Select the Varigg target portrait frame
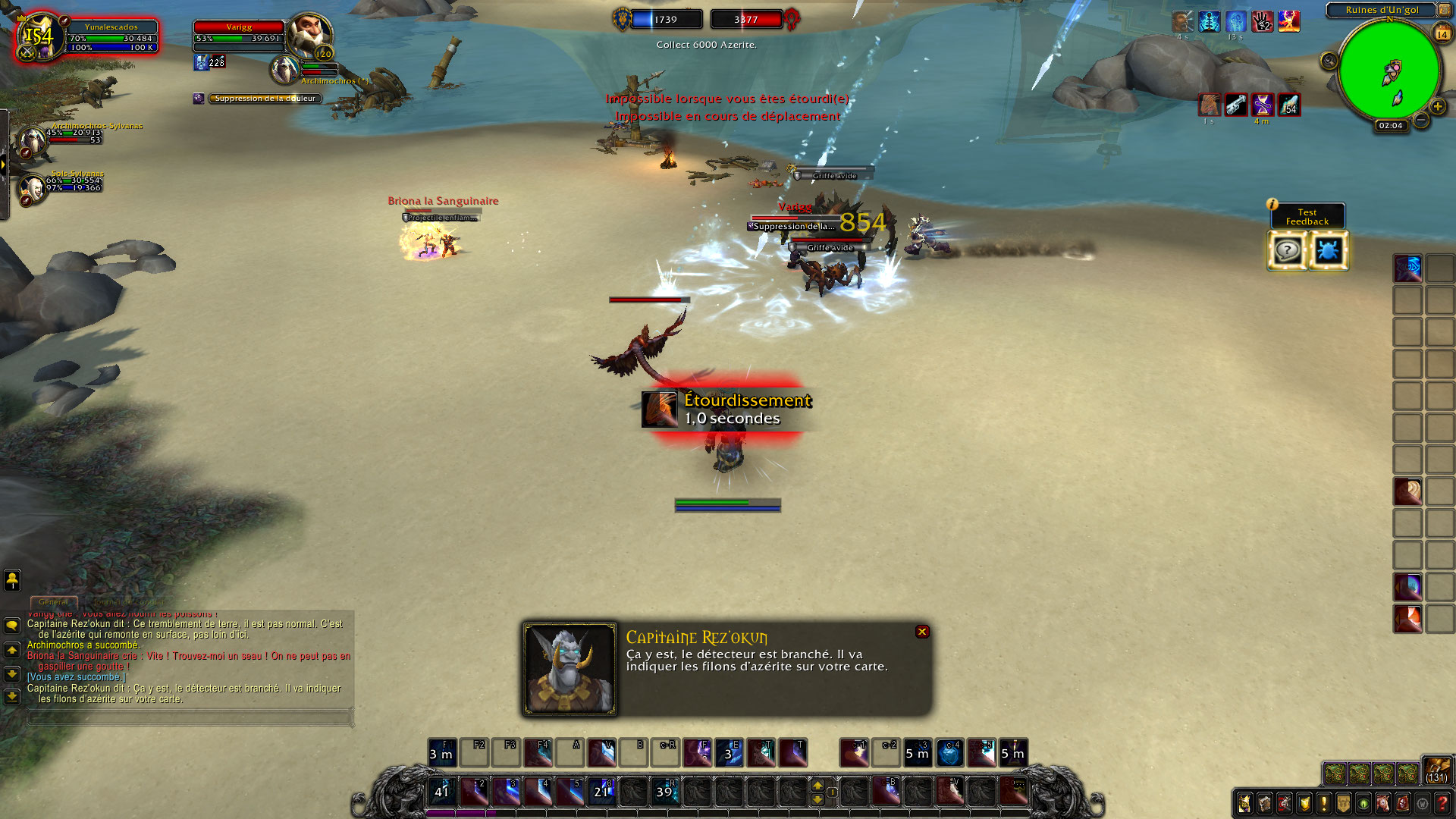The image size is (1456, 819). click(309, 35)
